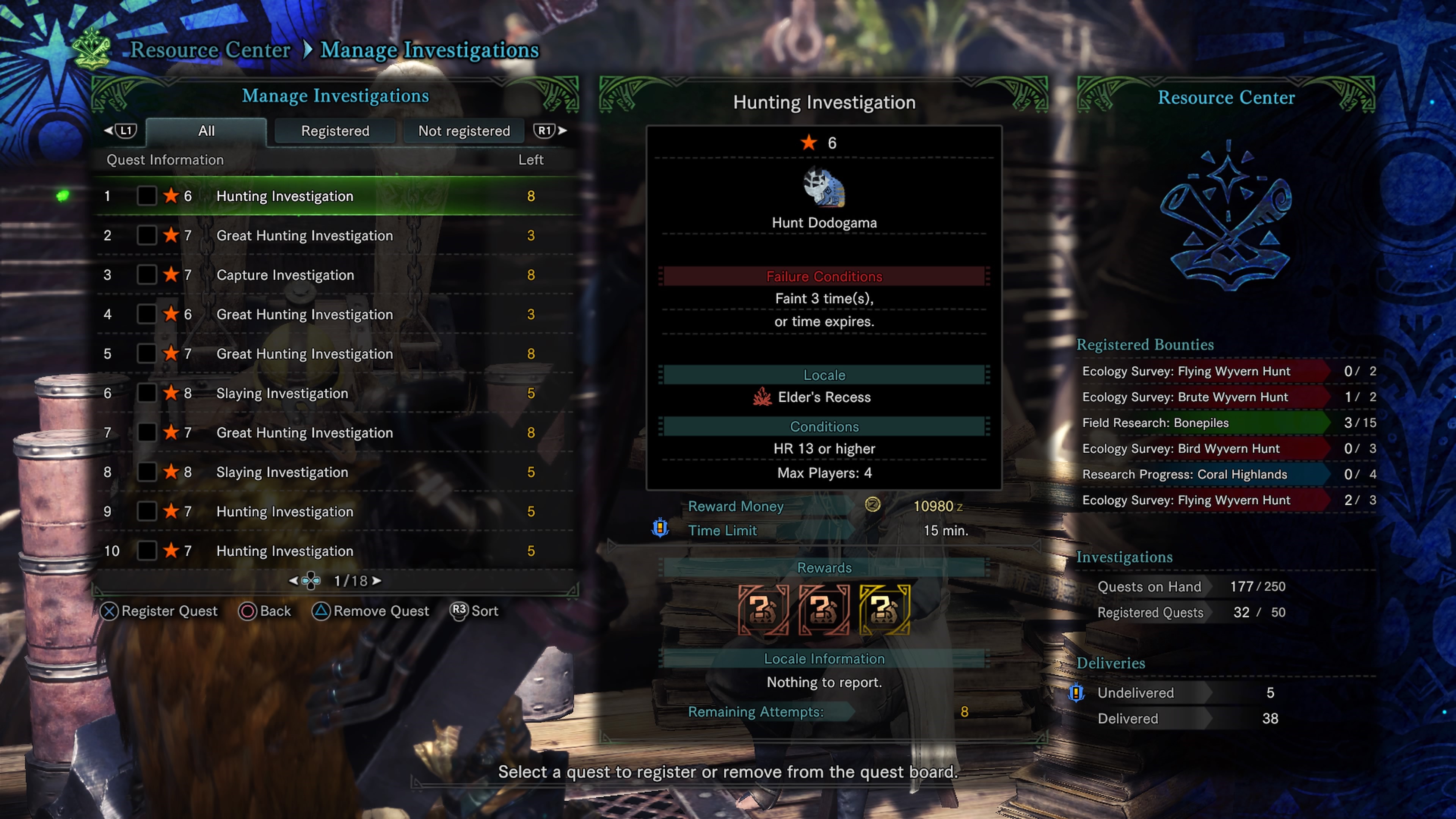
Task: Click the gold mystery reward box
Action: click(x=884, y=609)
